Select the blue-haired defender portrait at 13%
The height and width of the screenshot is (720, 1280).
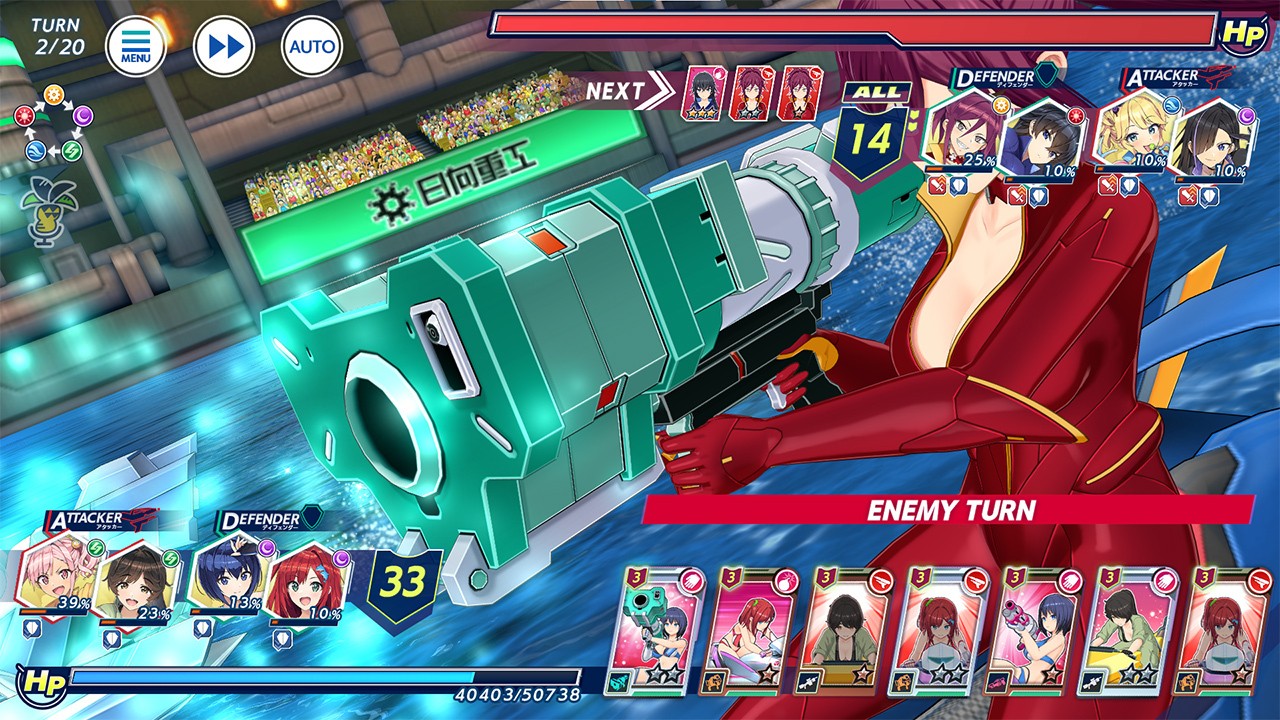click(x=227, y=578)
